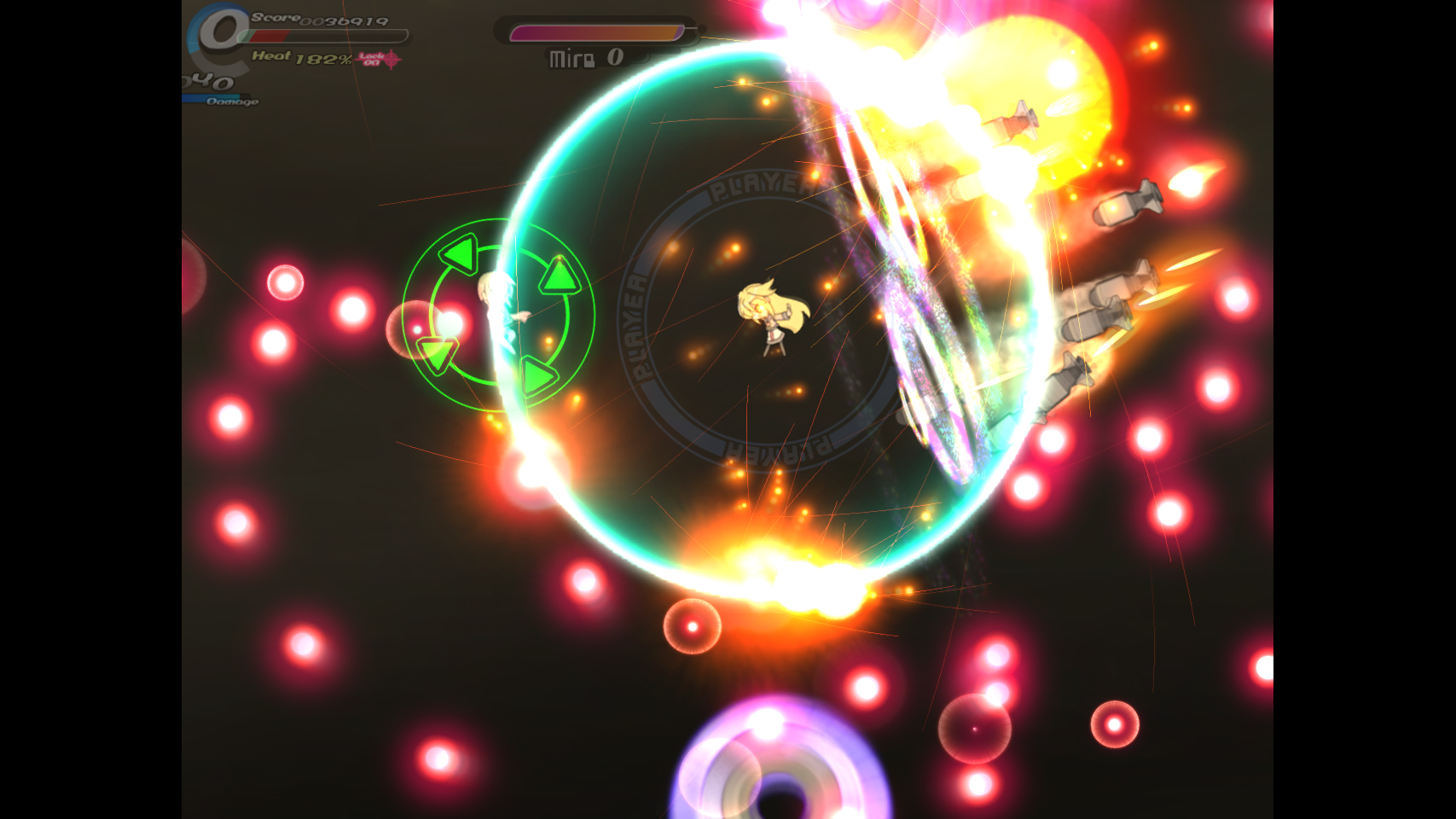
Task: Select the left green arrow indicator
Action: [x=459, y=255]
